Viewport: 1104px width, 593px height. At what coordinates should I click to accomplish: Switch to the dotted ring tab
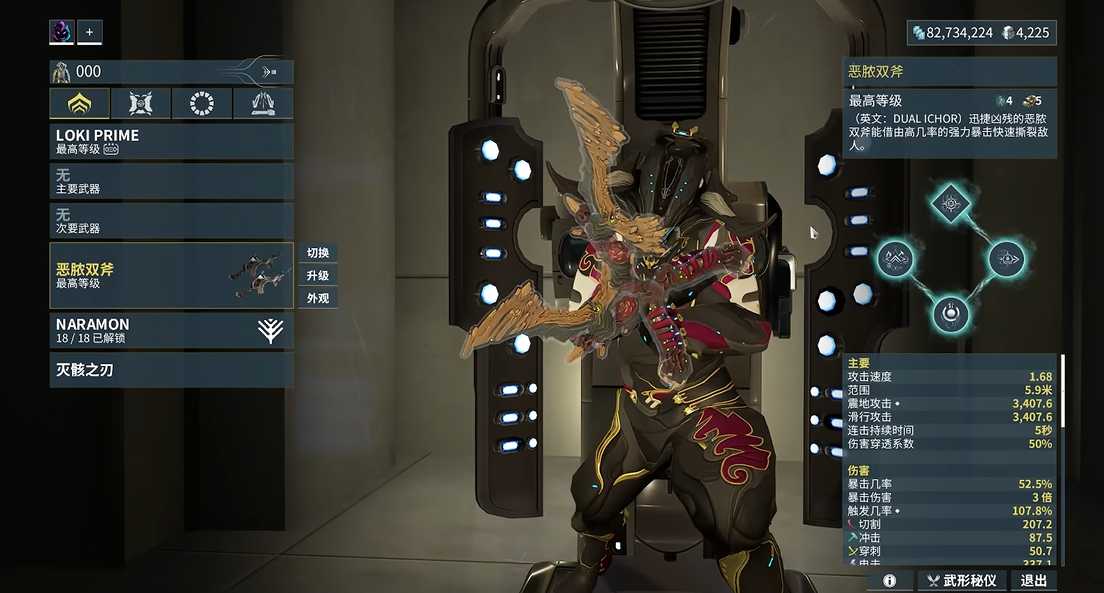tap(202, 103)
